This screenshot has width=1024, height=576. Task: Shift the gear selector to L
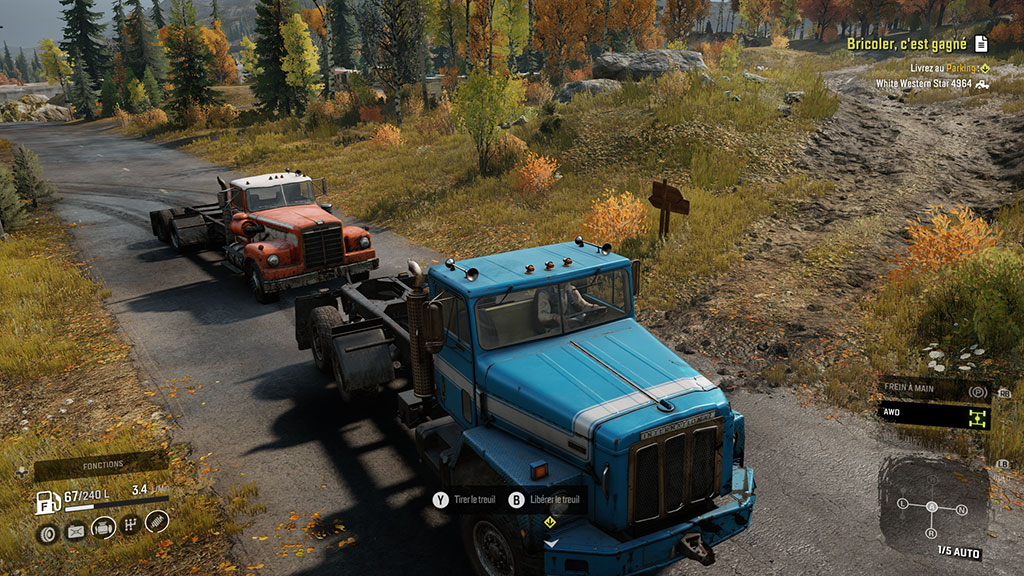903,502
